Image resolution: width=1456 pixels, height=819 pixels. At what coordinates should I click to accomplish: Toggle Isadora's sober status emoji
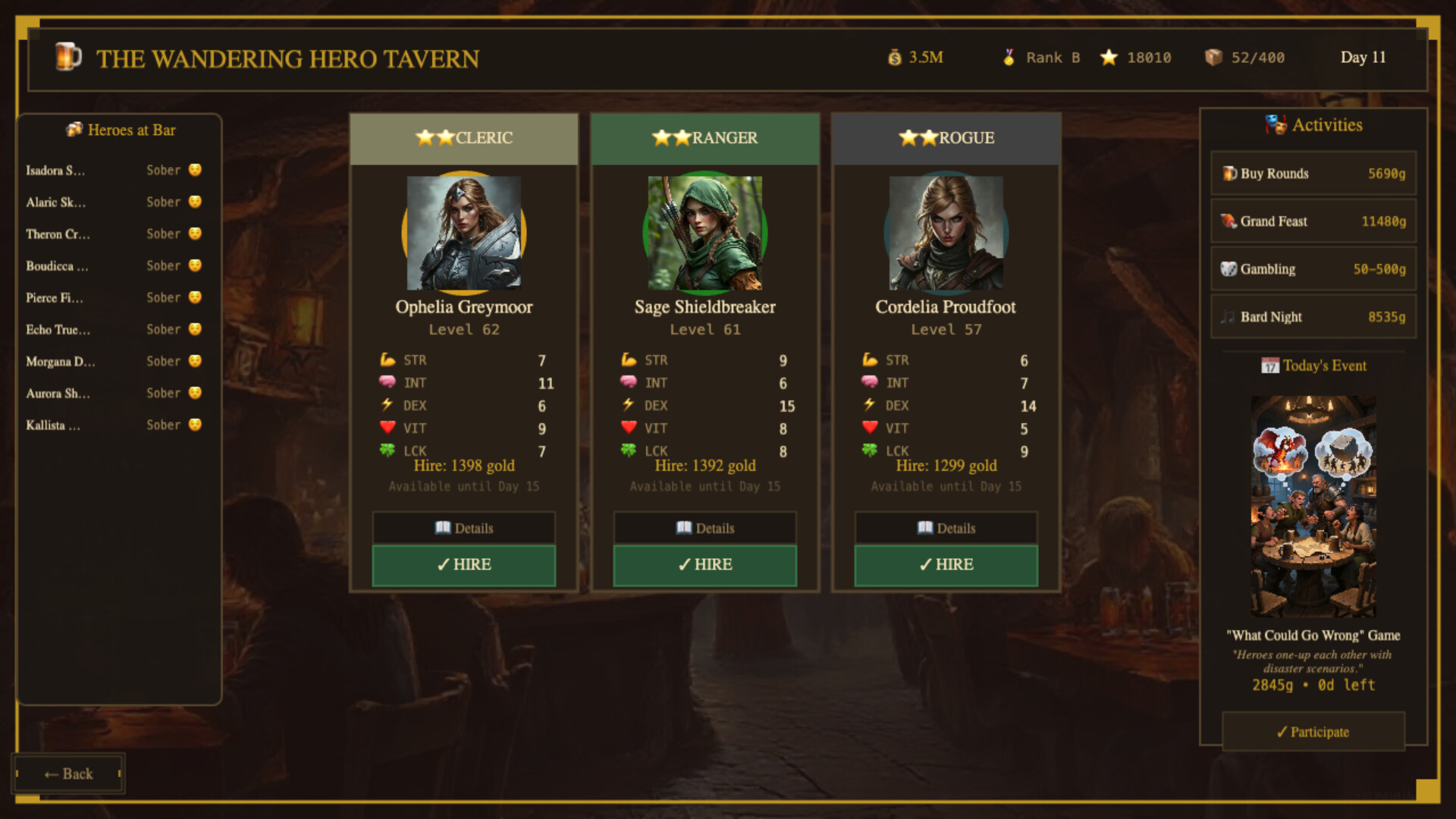[x=195, y=170]
